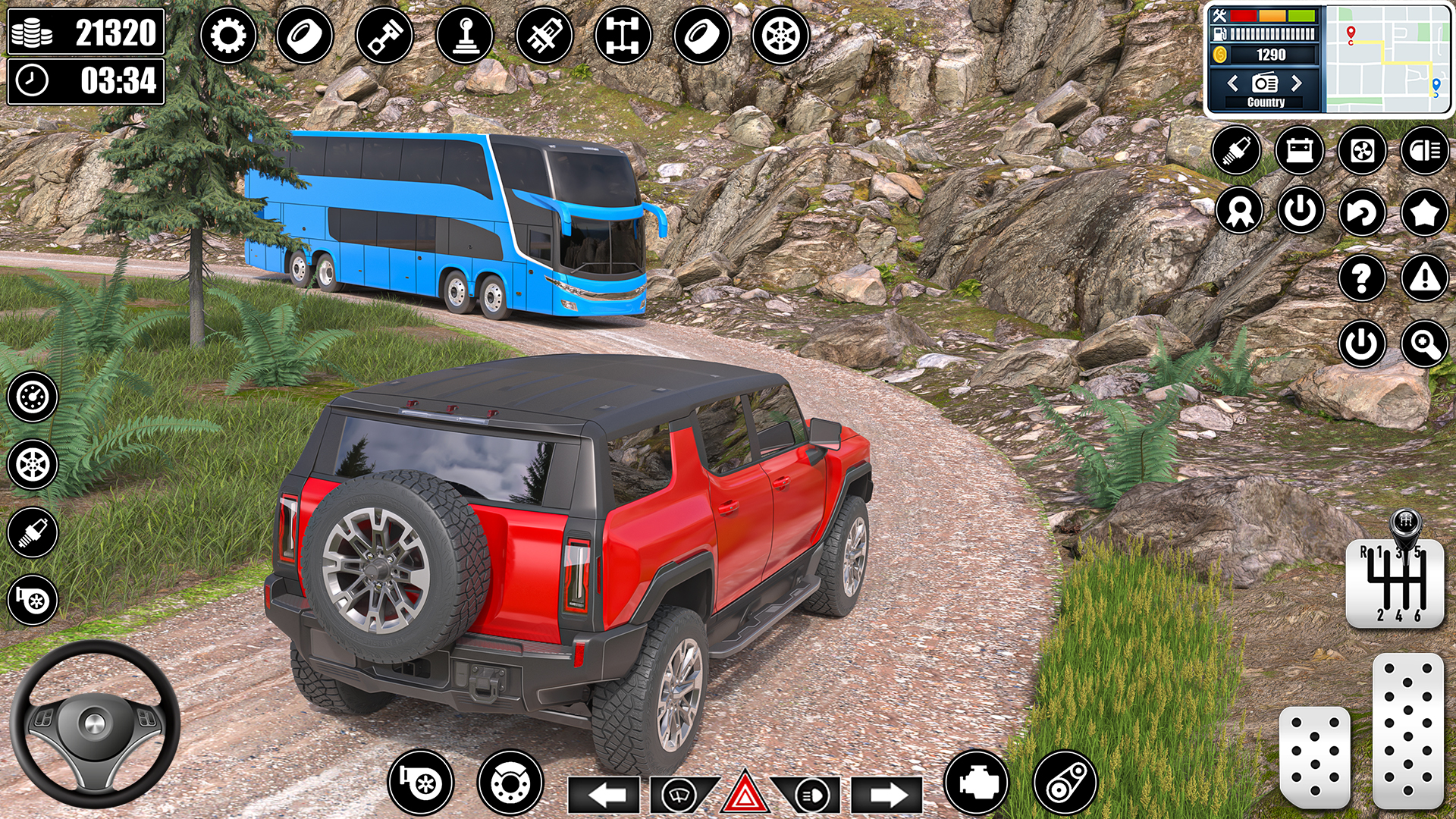Select the gear shifter icon in top toolbar
This screenshot has width=1456, height=819.
coord(466,34)
